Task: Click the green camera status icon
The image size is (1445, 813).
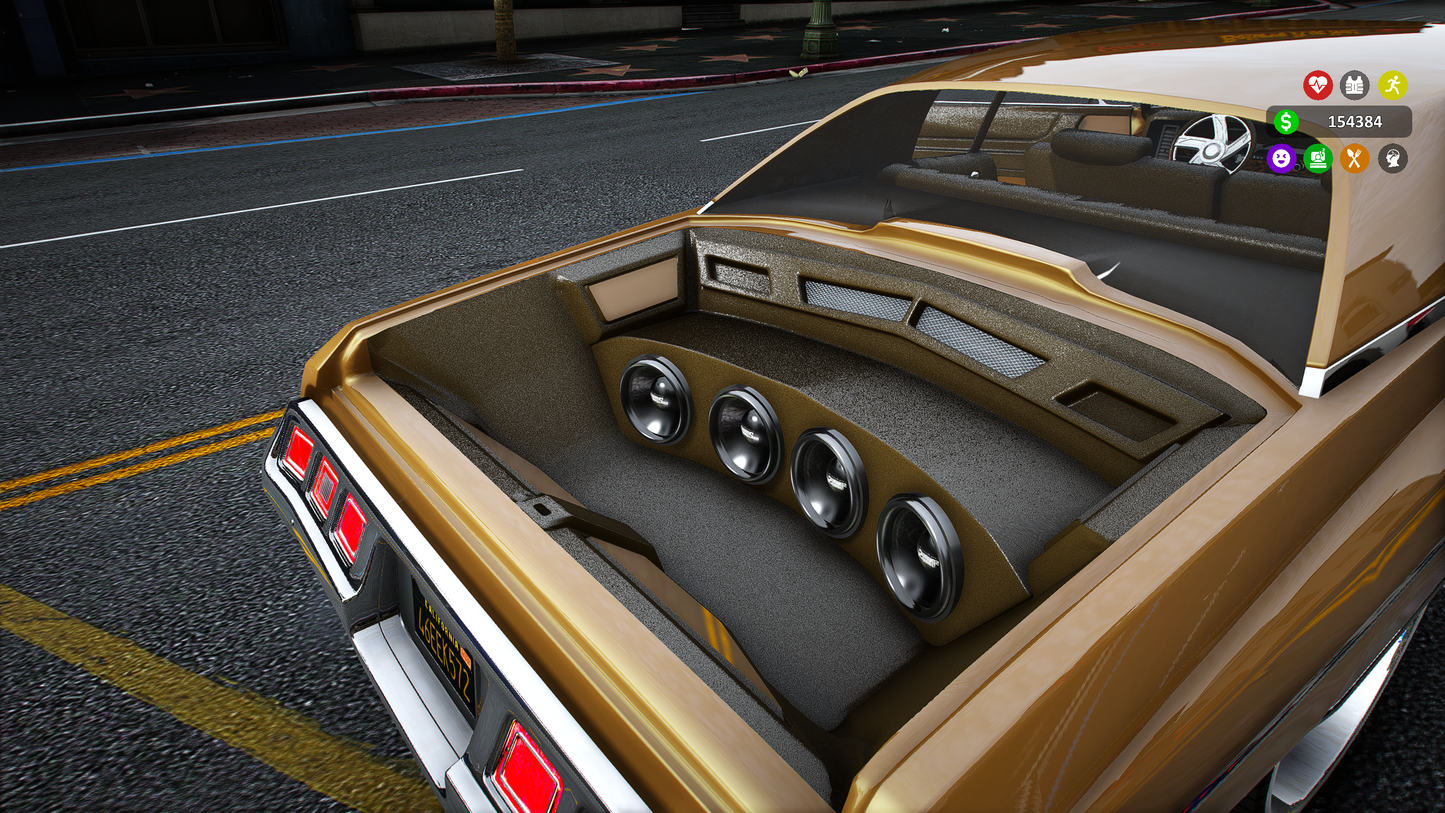Action: (1318, 158)
